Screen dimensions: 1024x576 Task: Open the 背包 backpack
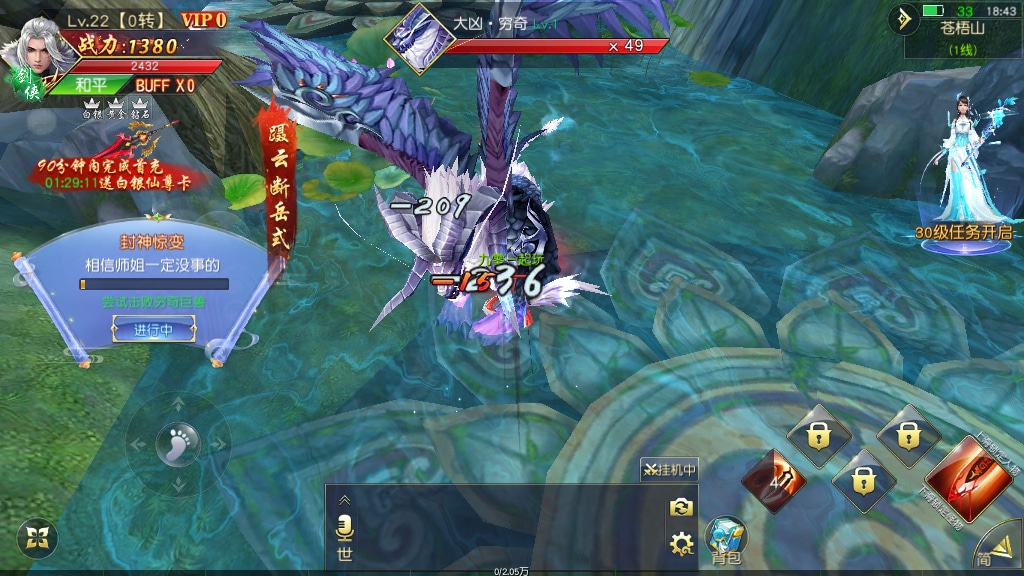click(725, 541)
